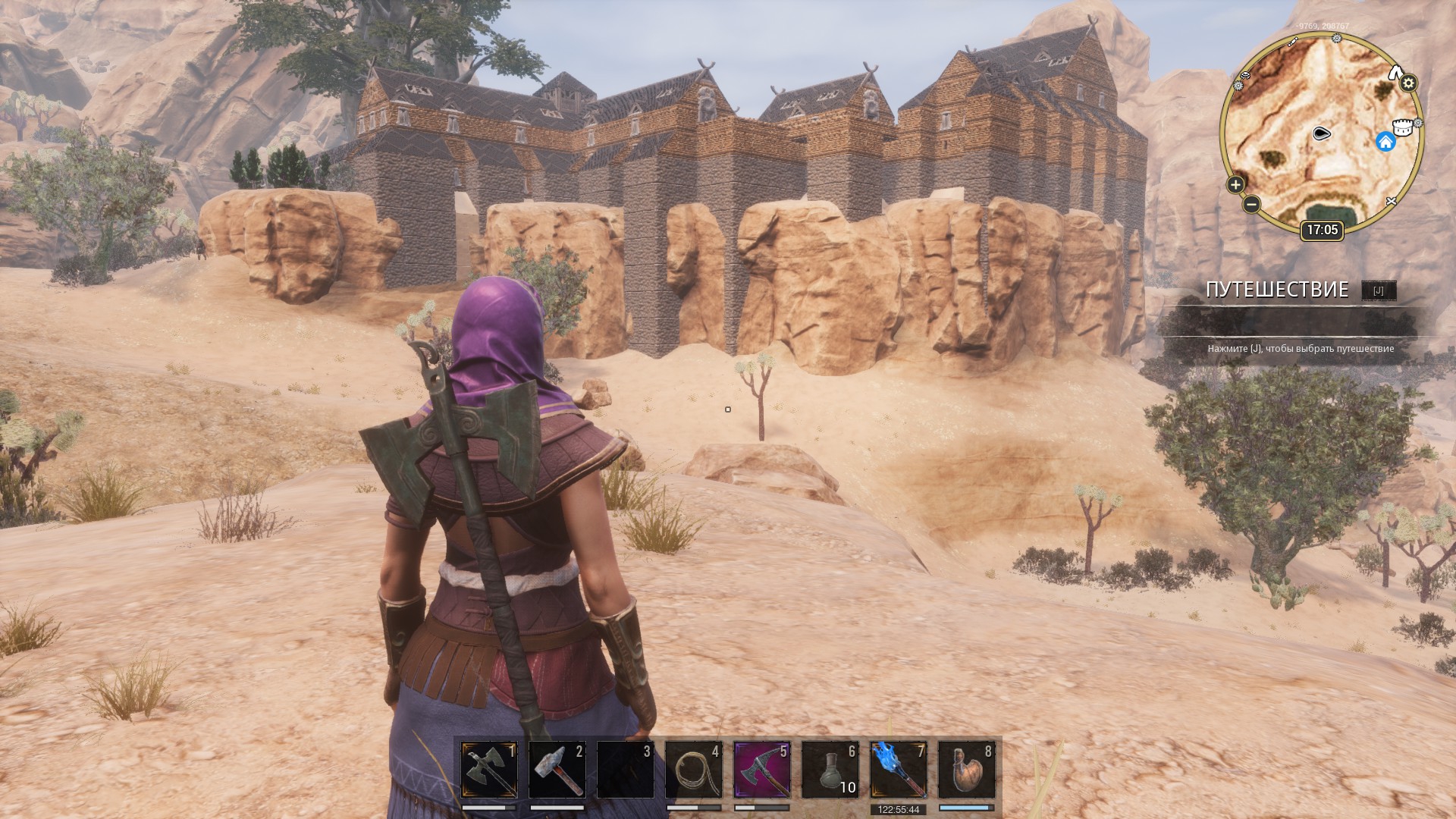Select the double-bladed axe in hotbar slot 1

(489, 770)
